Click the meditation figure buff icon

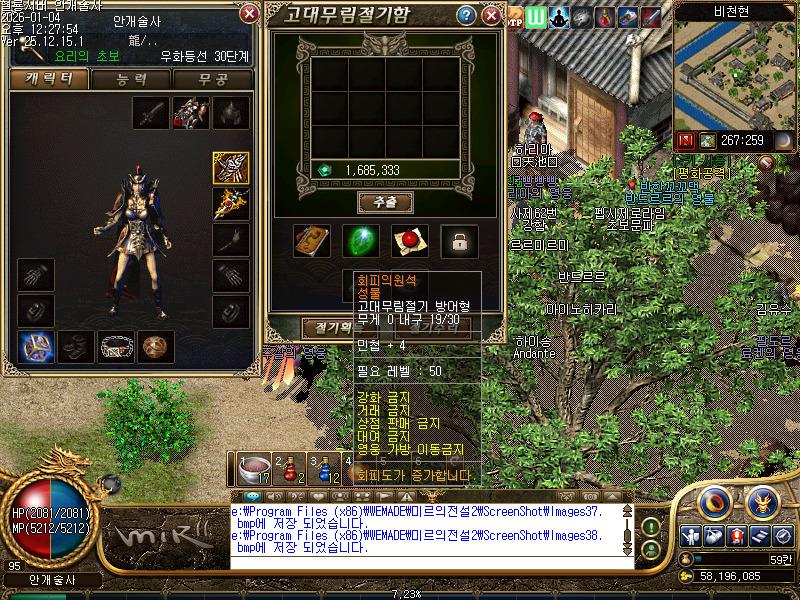[x=560, y=17]
